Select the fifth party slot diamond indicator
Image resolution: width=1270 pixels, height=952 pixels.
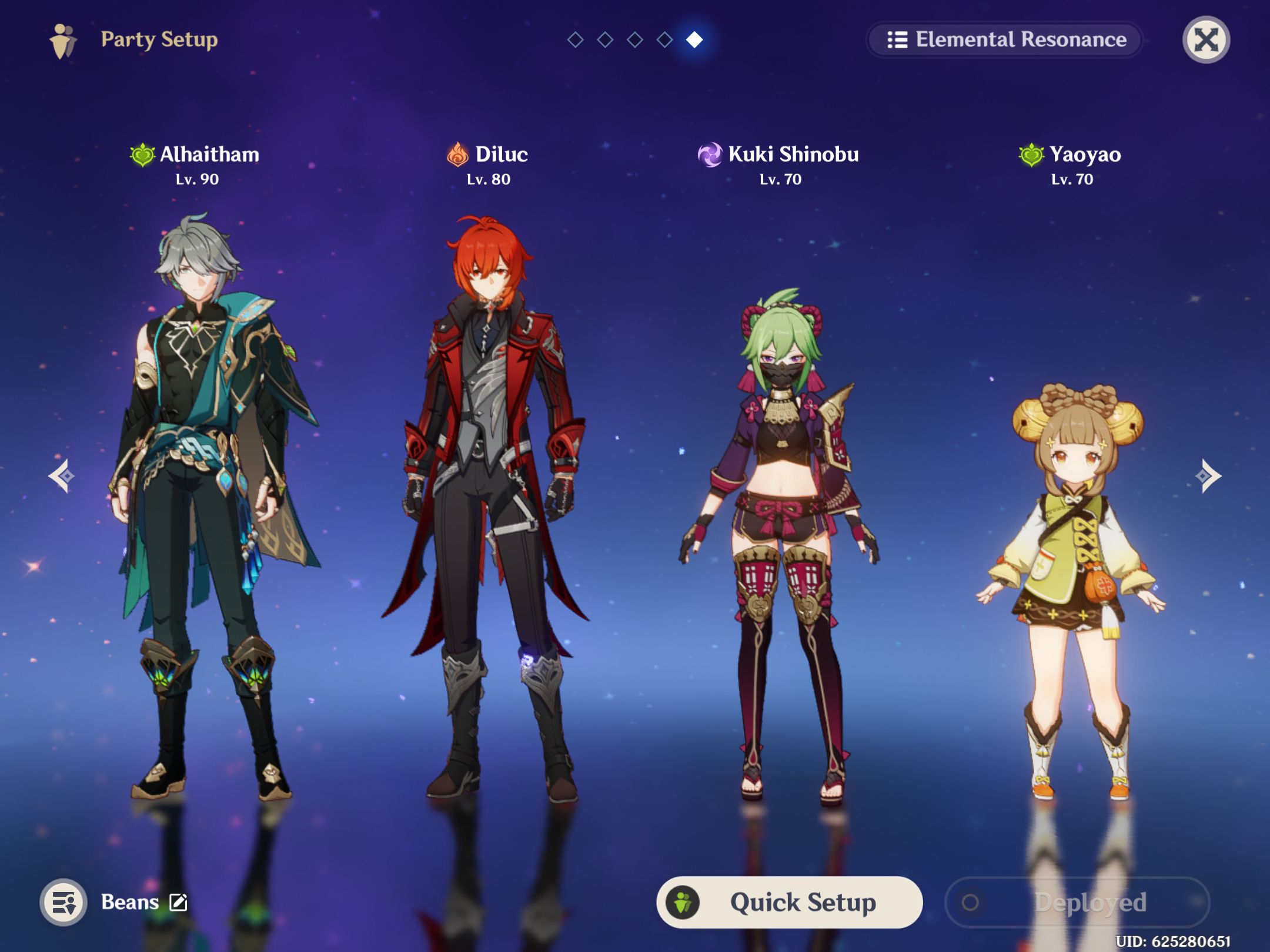click(695, 40)
